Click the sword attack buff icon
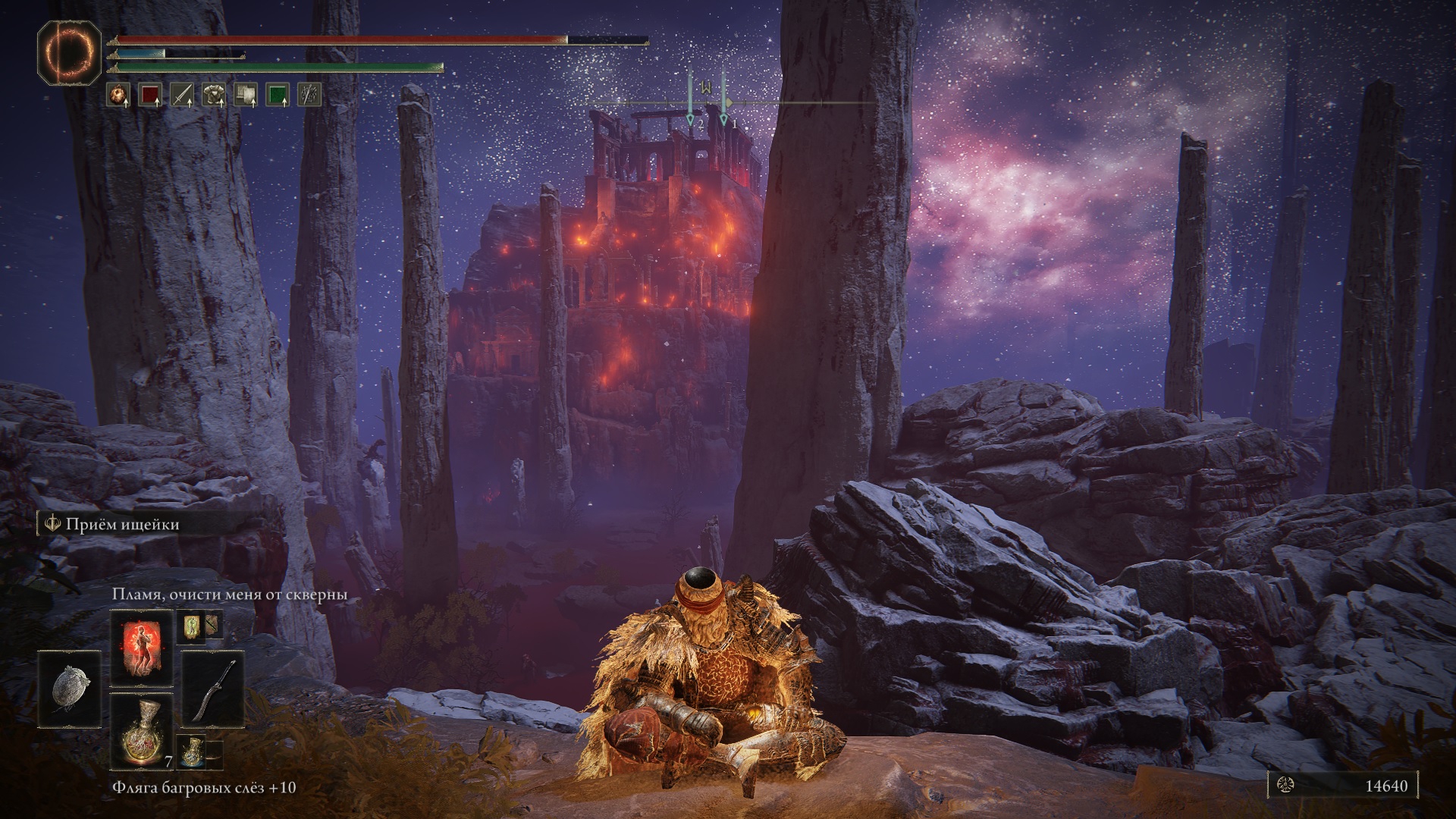 (x=182, y=95)
